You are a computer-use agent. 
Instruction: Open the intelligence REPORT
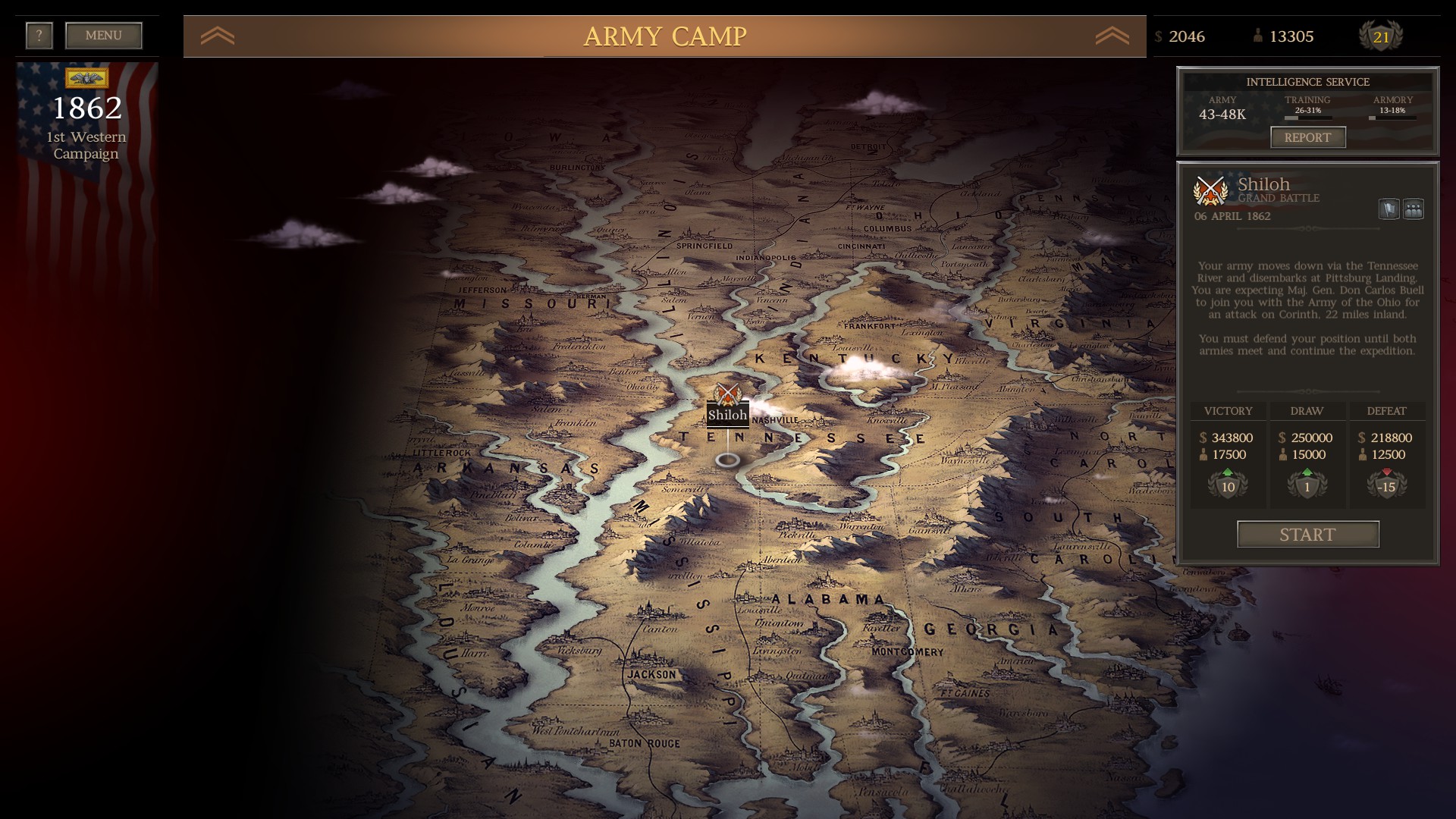pos(1307,137)
